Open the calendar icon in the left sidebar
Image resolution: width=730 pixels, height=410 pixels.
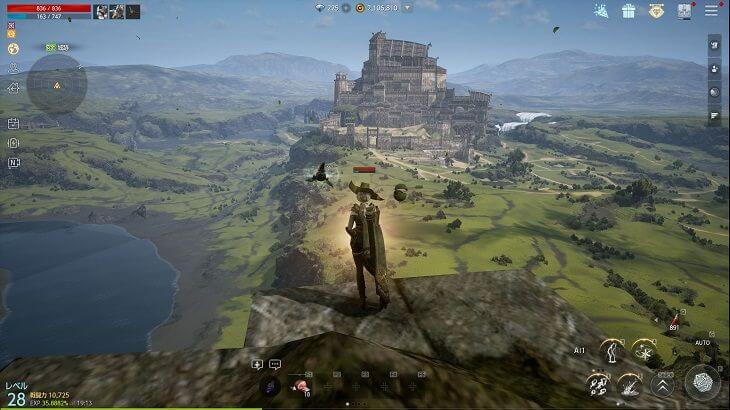[x=13, y=124]
